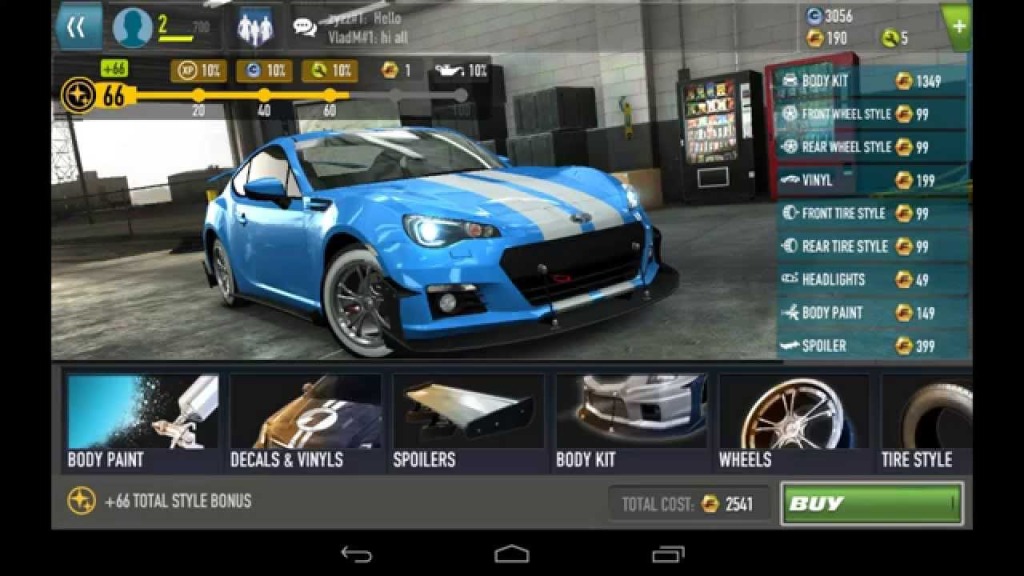Screen dimensions: 1024x576
Task: Buy the selected customizations
Action: tap(871, 504)
